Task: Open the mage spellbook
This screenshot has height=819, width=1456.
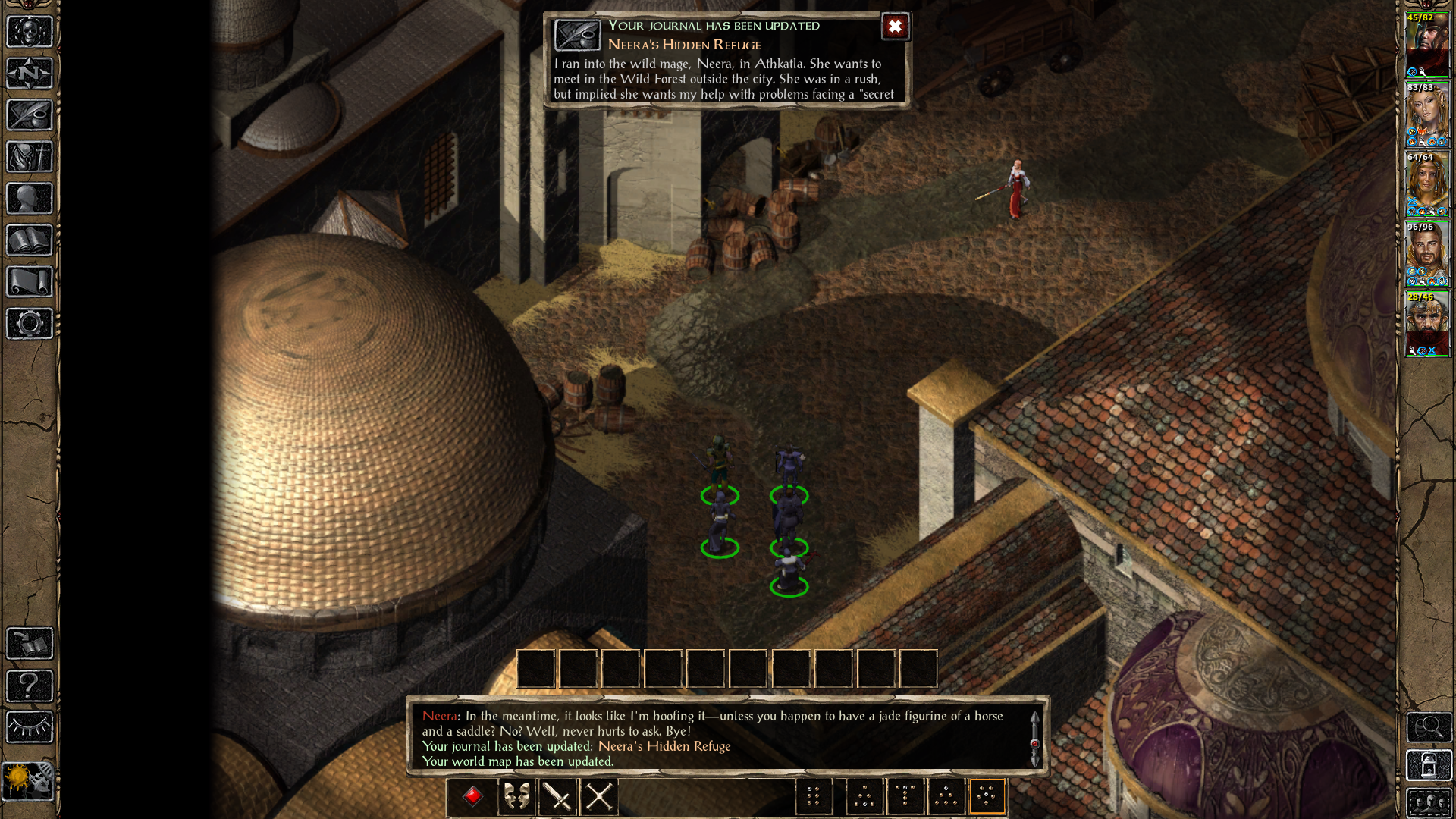Action: (30, 240)
